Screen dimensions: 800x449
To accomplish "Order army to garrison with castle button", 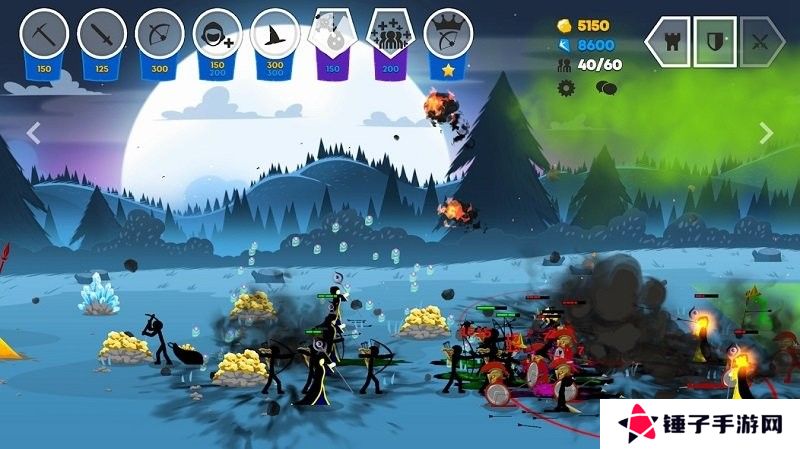I will [667, 42].
